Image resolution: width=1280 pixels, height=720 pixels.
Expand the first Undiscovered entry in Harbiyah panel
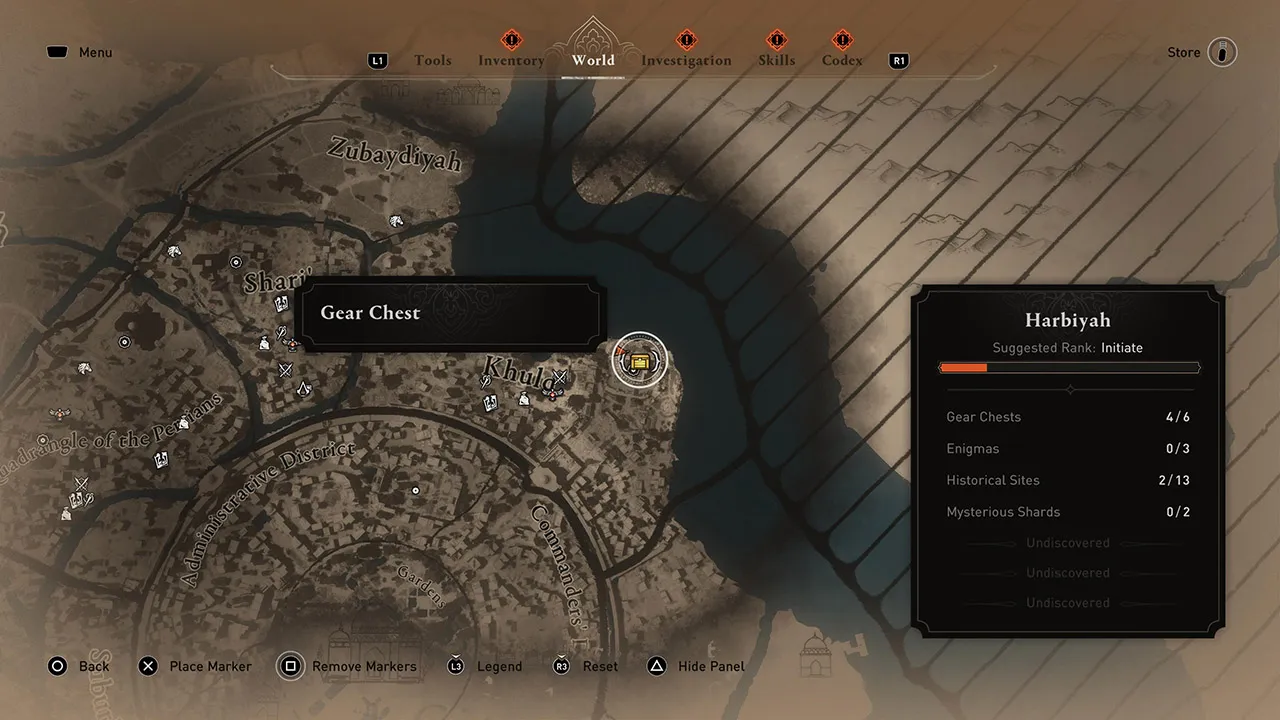click(1068, 542)
